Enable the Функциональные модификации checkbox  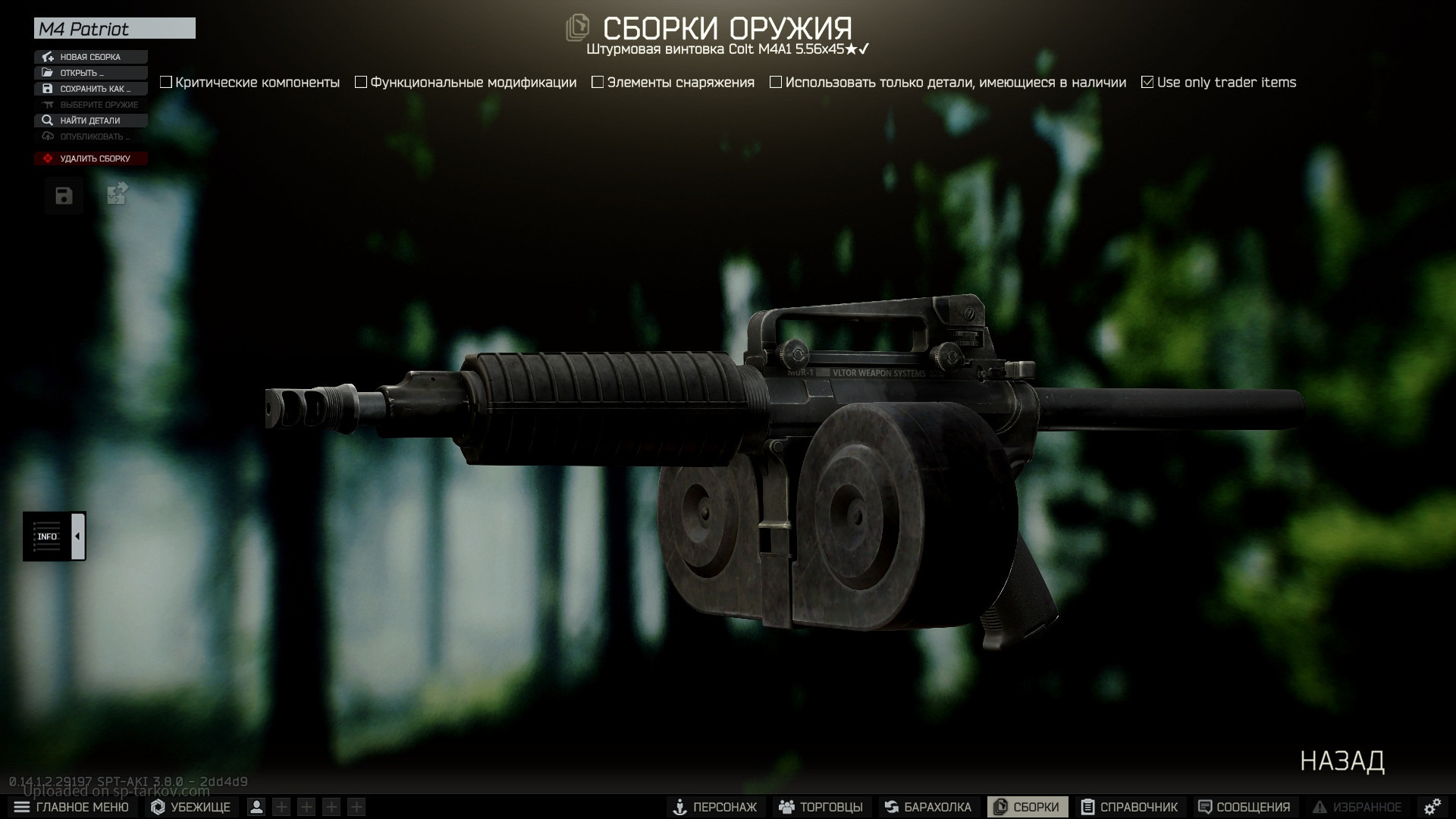click(x=361, y=82)
